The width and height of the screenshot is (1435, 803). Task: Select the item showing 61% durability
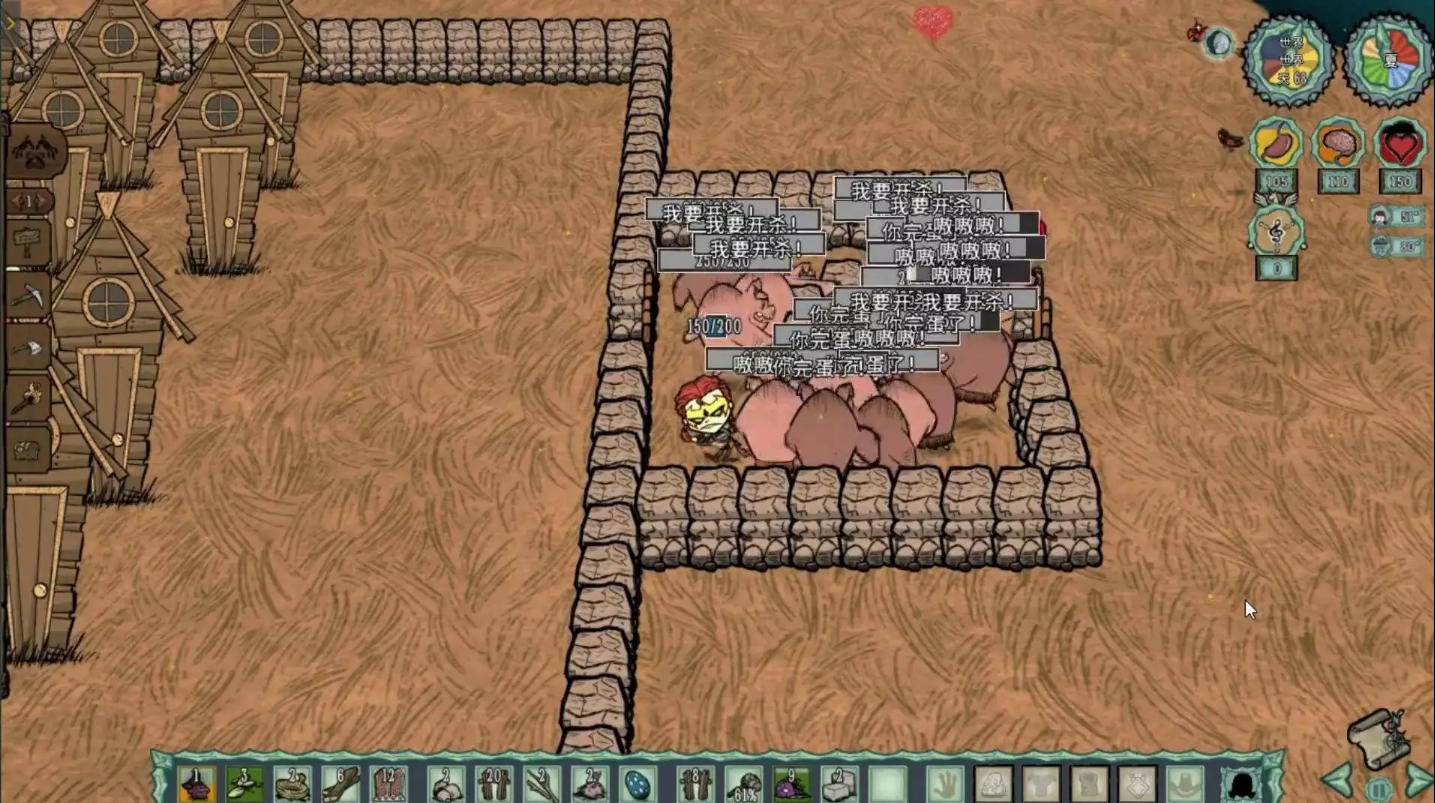tap(742, 783)
